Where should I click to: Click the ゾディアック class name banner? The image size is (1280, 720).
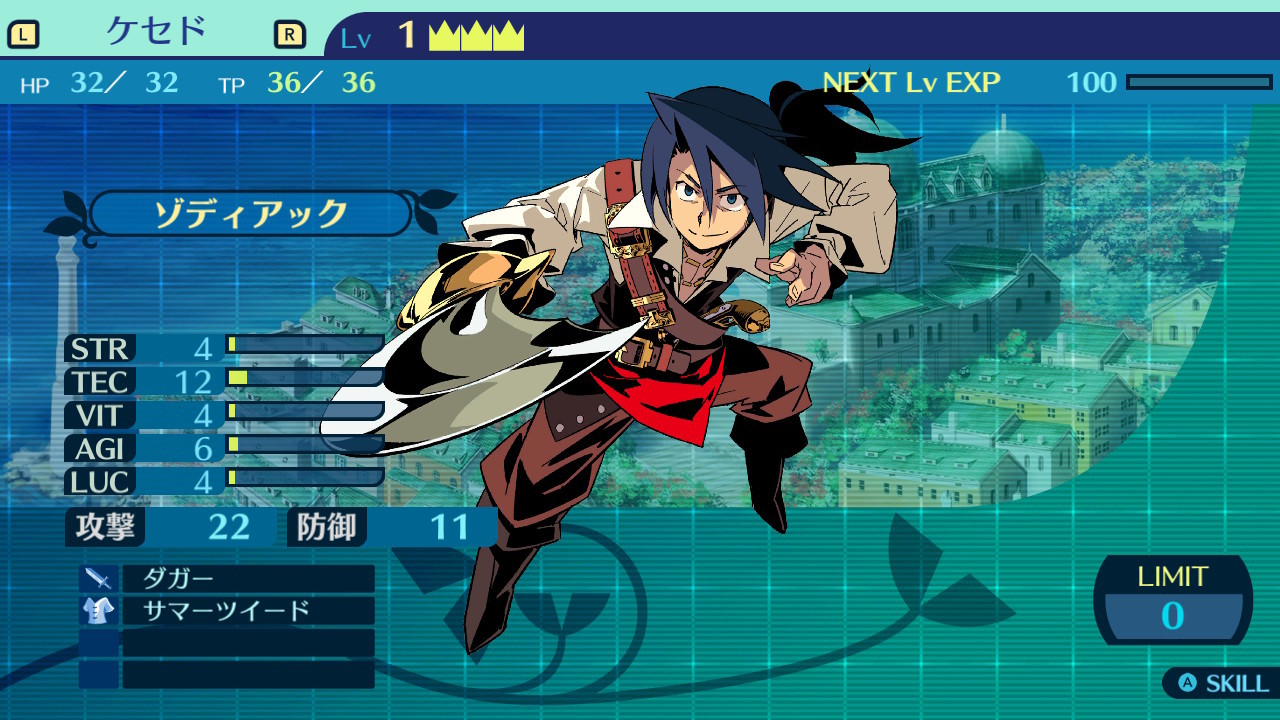coord(250,214)
